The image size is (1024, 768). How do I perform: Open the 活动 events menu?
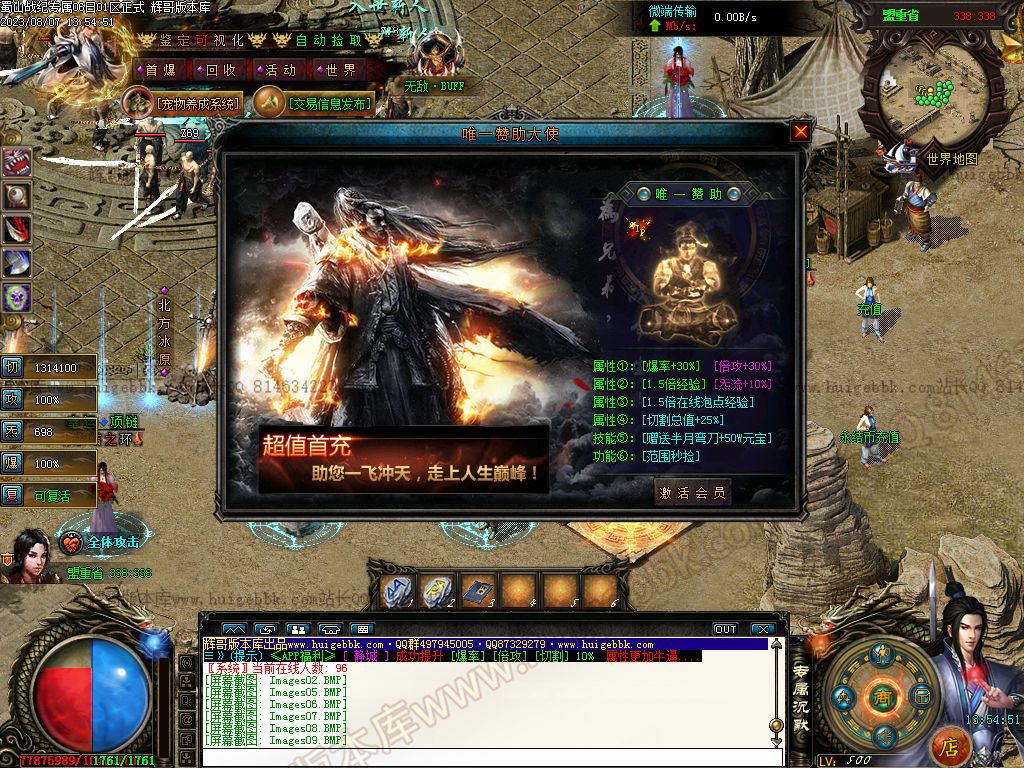280,70
